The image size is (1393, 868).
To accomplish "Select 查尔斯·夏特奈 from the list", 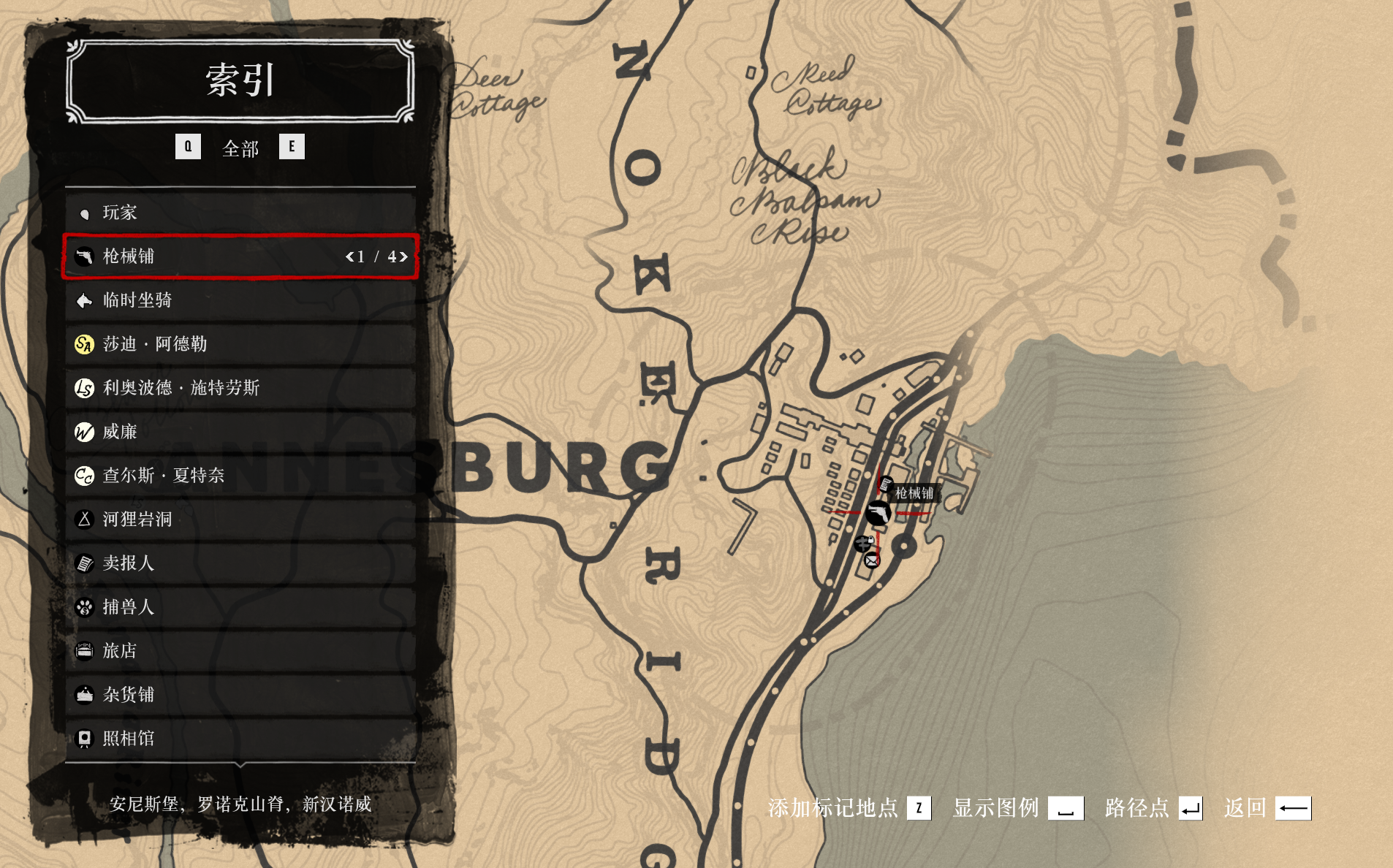I will (240, 476).
